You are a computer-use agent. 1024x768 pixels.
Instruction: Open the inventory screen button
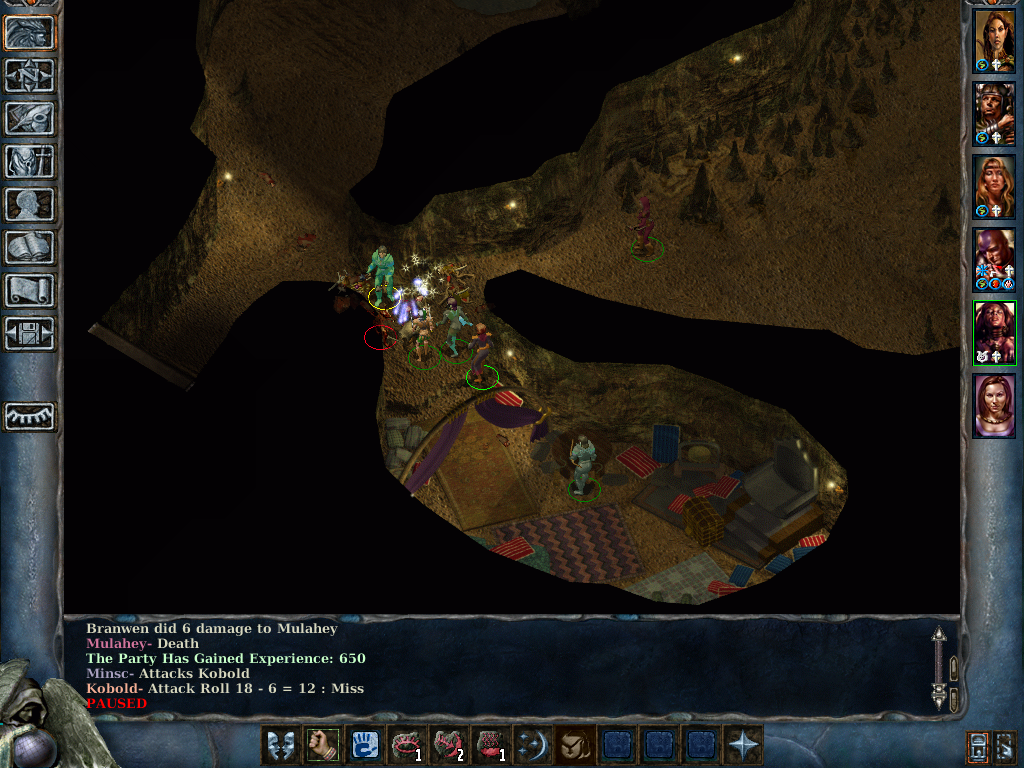(30, 161)
